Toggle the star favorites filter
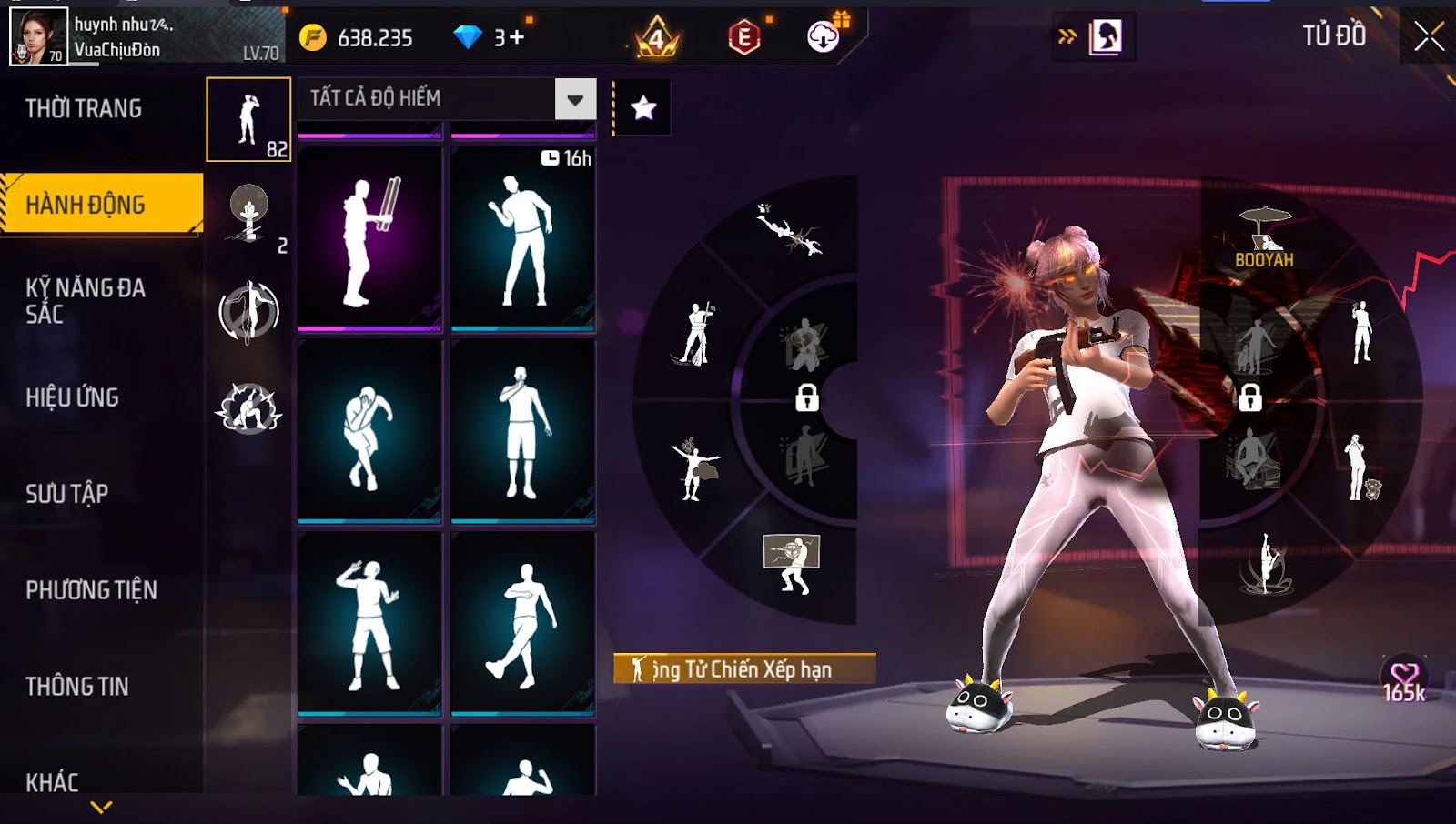Screen dimensions: 1456x824 [x=643, y=108]
